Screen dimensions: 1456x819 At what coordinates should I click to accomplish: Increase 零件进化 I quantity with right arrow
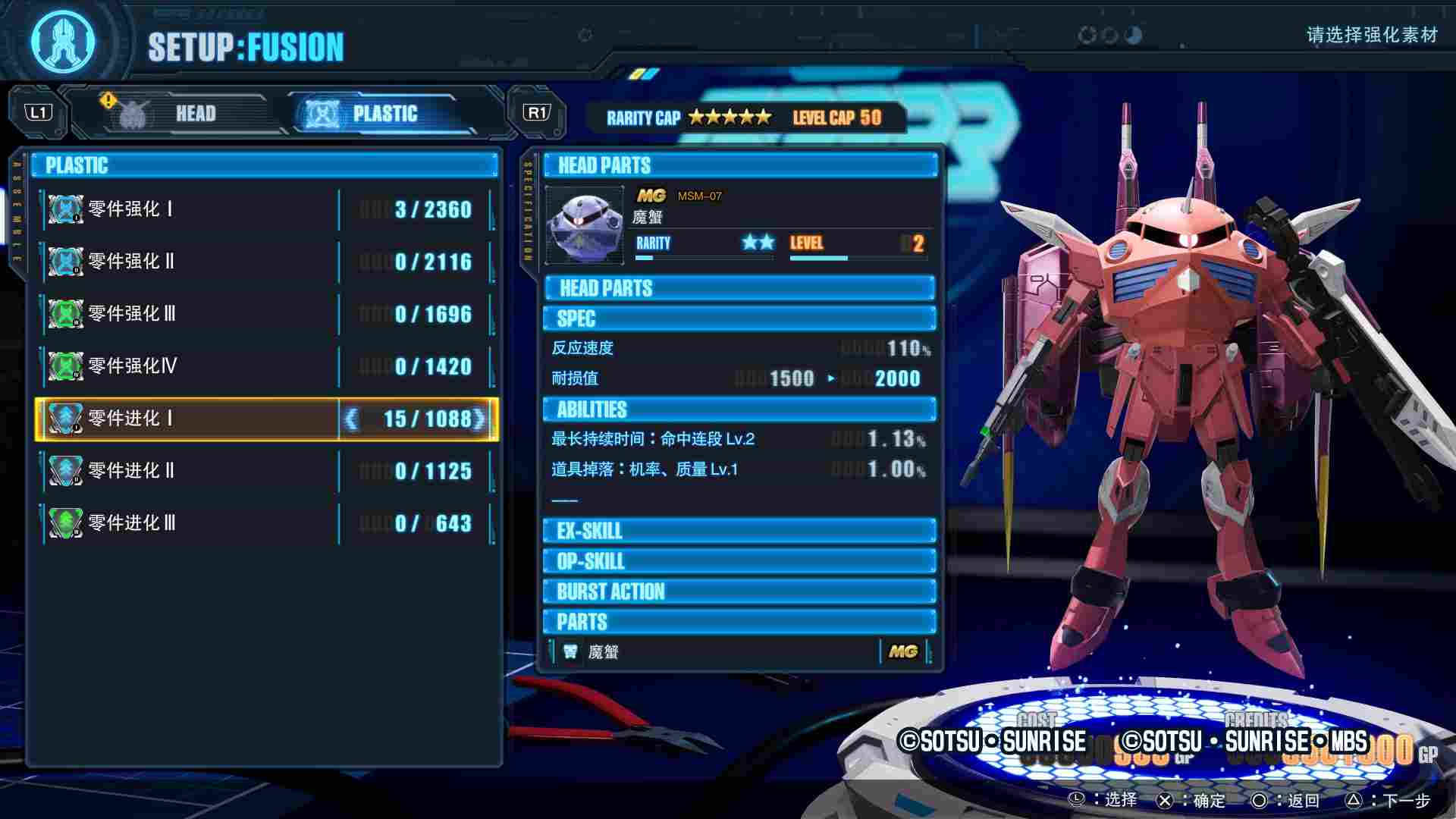[x=480, y=419]
